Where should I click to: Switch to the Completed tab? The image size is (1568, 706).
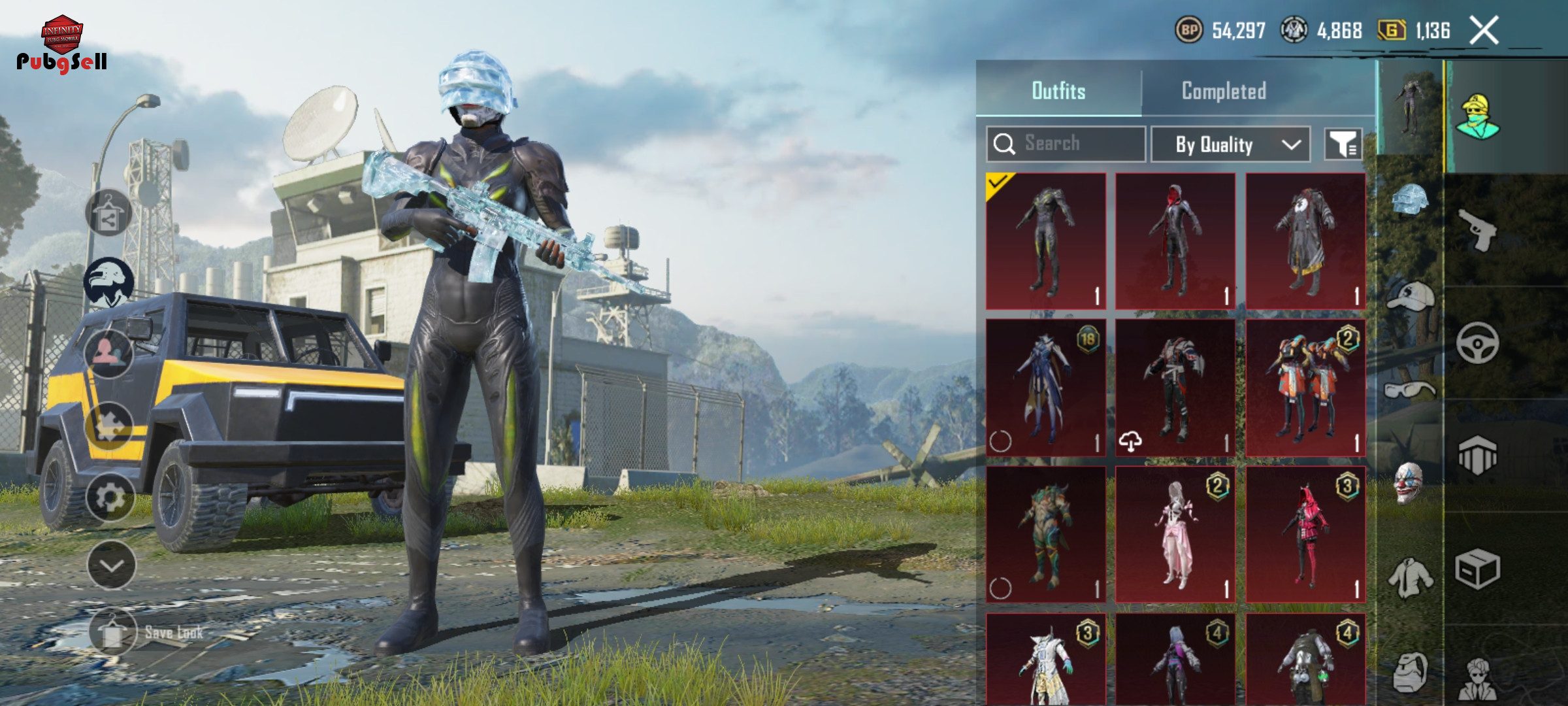coord(1224,91)
